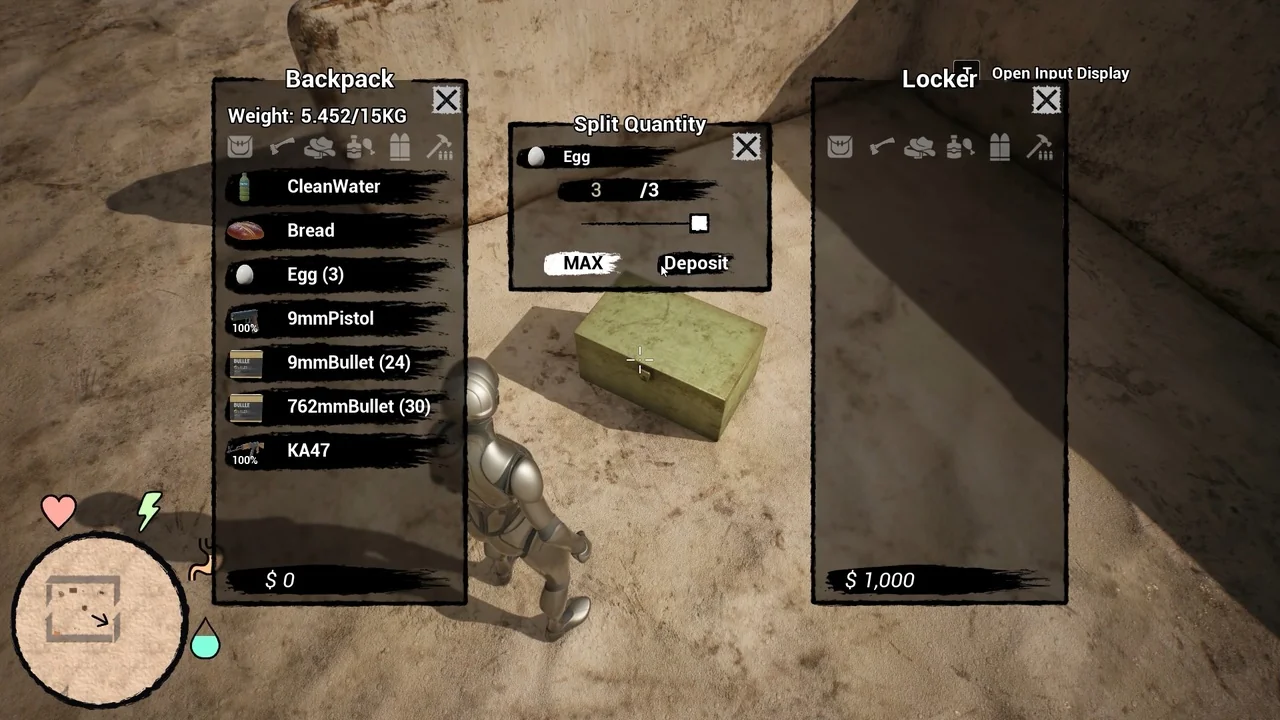This screenshot has height=720, width=1280.
Task: Select CleanWater in the backpack
Action: click(x=334, y=187)
